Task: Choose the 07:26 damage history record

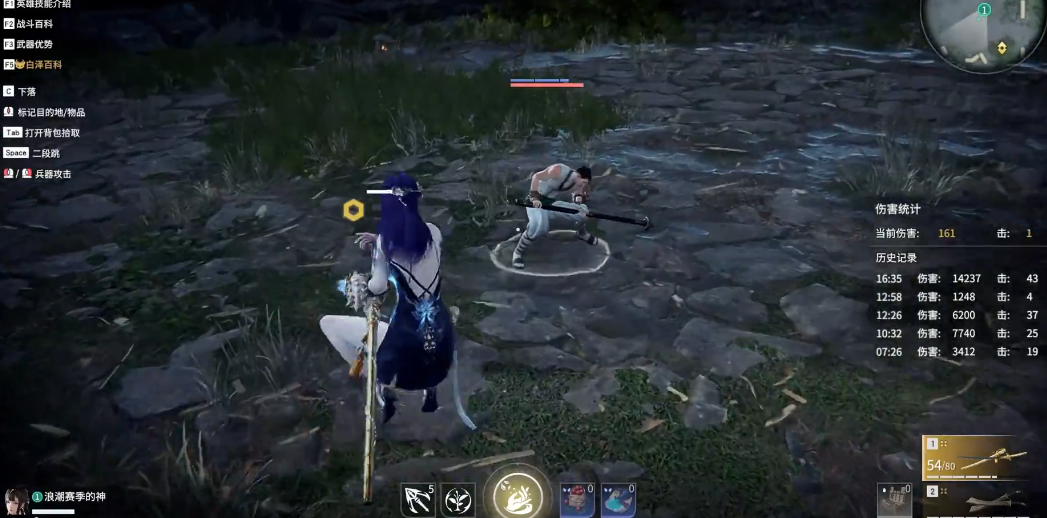Action: click(x=957, y=351)
